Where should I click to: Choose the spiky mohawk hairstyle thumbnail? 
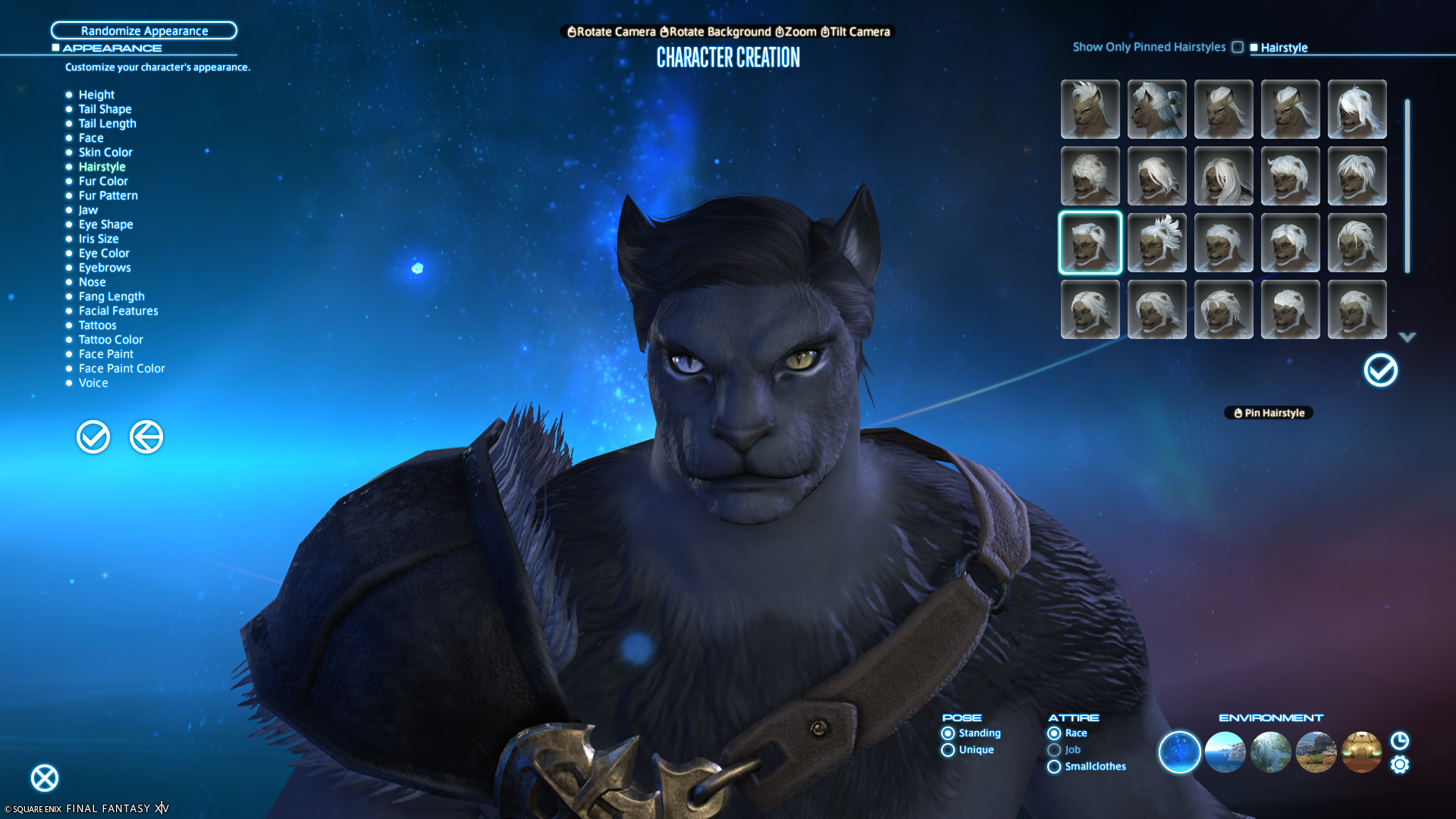point(1157,243)
